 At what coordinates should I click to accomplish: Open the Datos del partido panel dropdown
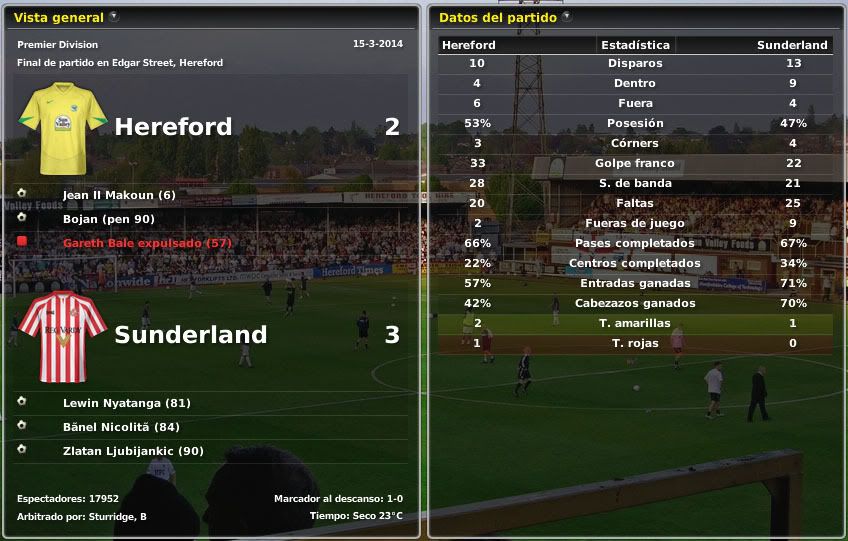pyautogui.click(x=566, y=16)
